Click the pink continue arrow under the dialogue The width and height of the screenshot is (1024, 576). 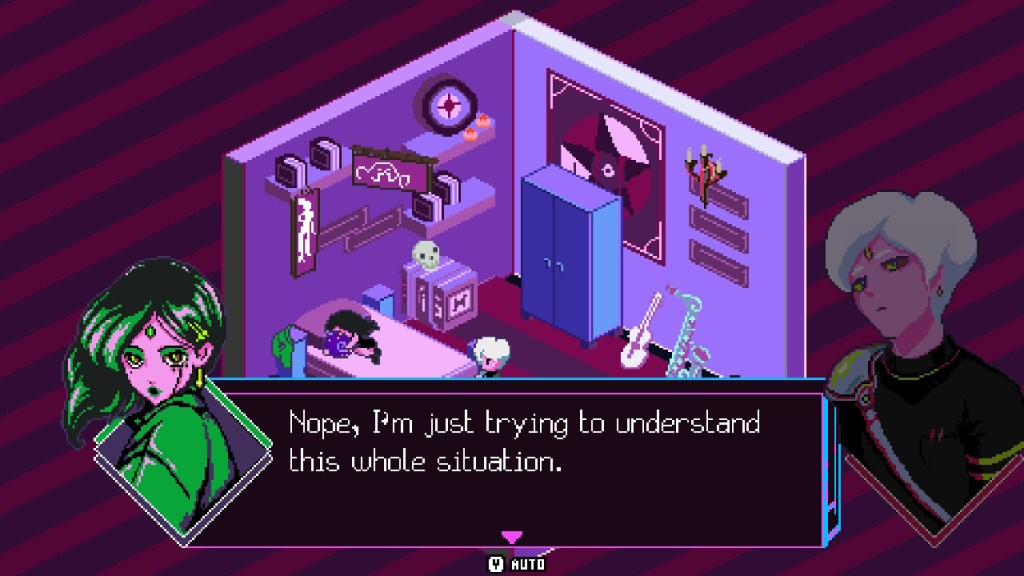coord(511,538)
